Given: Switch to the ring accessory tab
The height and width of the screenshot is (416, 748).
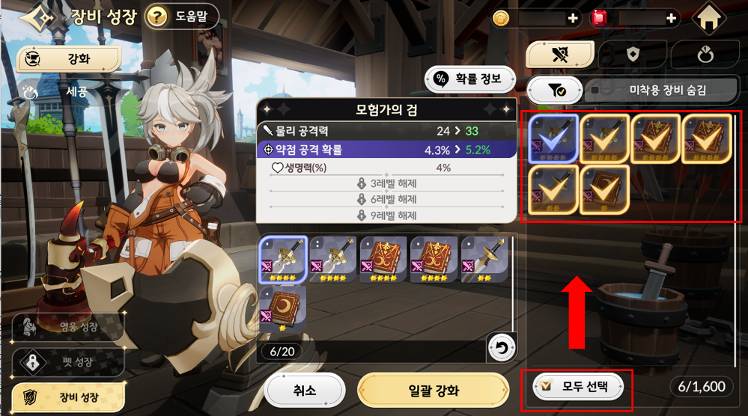Looking at the screenshot, I should [x=704, y=54].
